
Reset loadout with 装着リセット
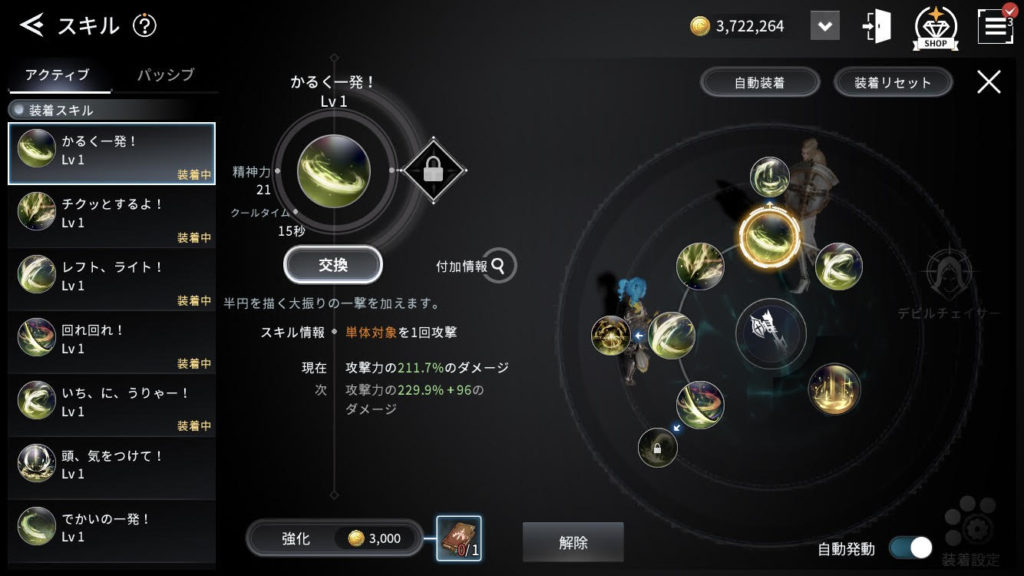892,83
